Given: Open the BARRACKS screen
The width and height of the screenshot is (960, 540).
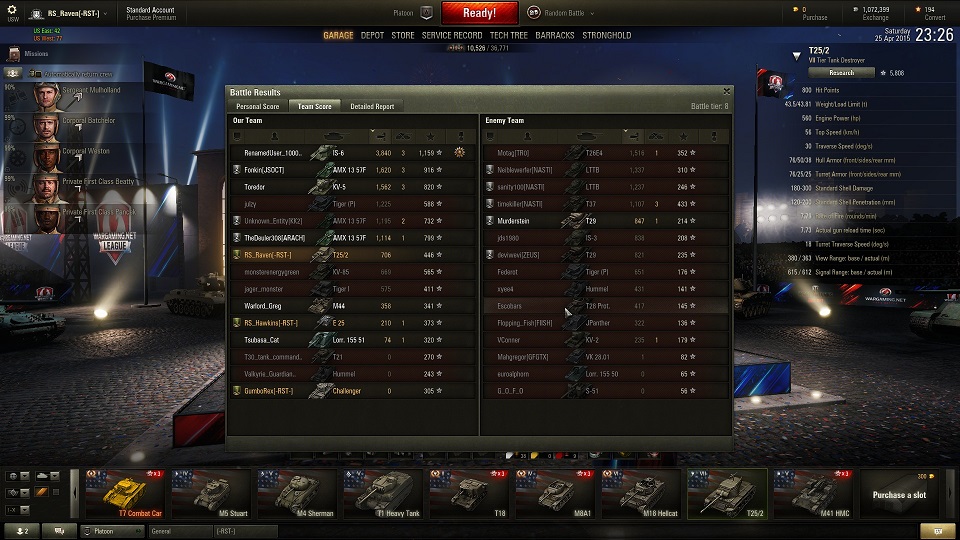Looking at the screenshot, I should (x=555, y=35).
